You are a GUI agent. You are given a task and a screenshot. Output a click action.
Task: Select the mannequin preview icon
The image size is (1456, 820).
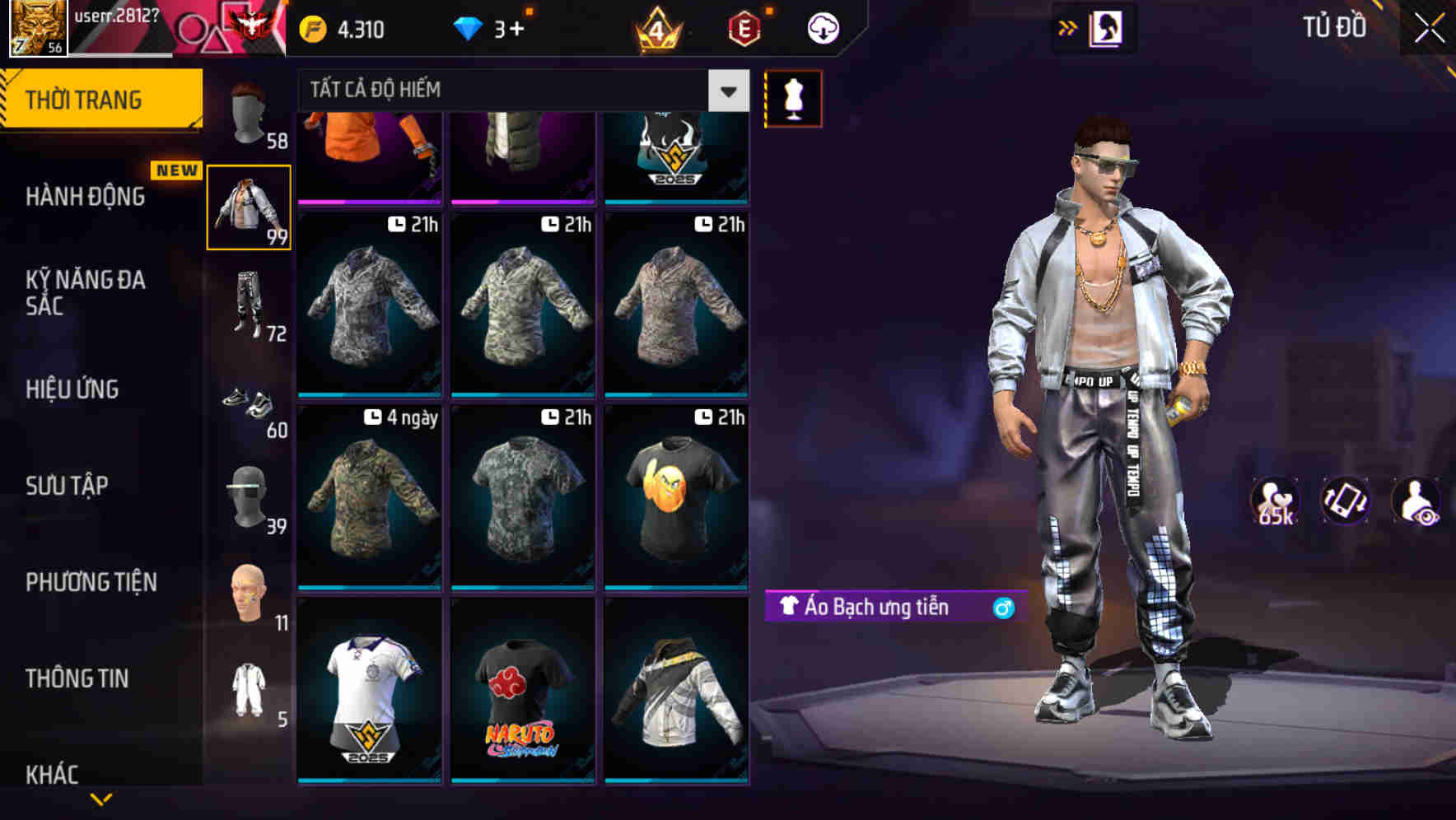[793, 98]
